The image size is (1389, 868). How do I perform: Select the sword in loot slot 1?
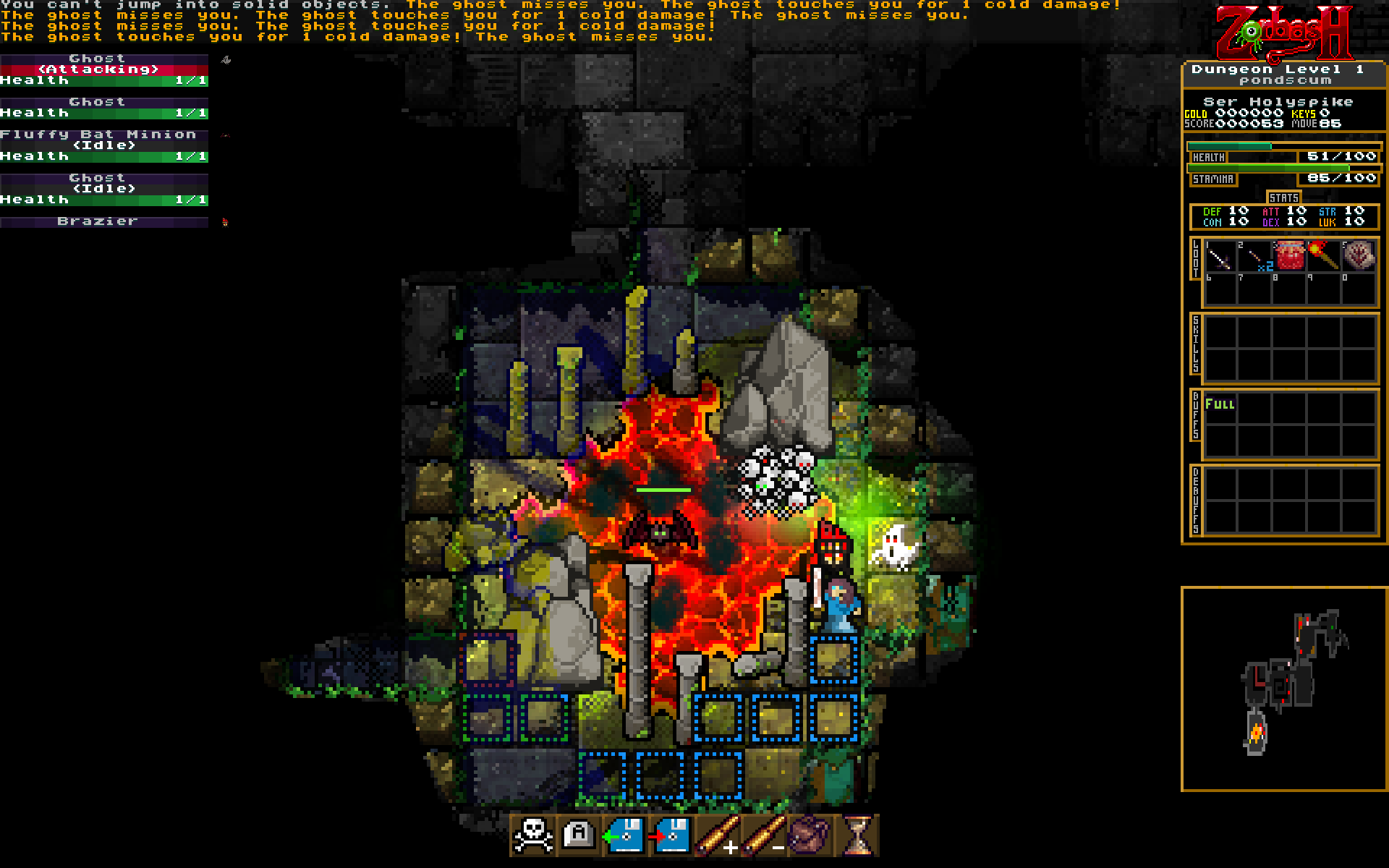[1220, 257]
